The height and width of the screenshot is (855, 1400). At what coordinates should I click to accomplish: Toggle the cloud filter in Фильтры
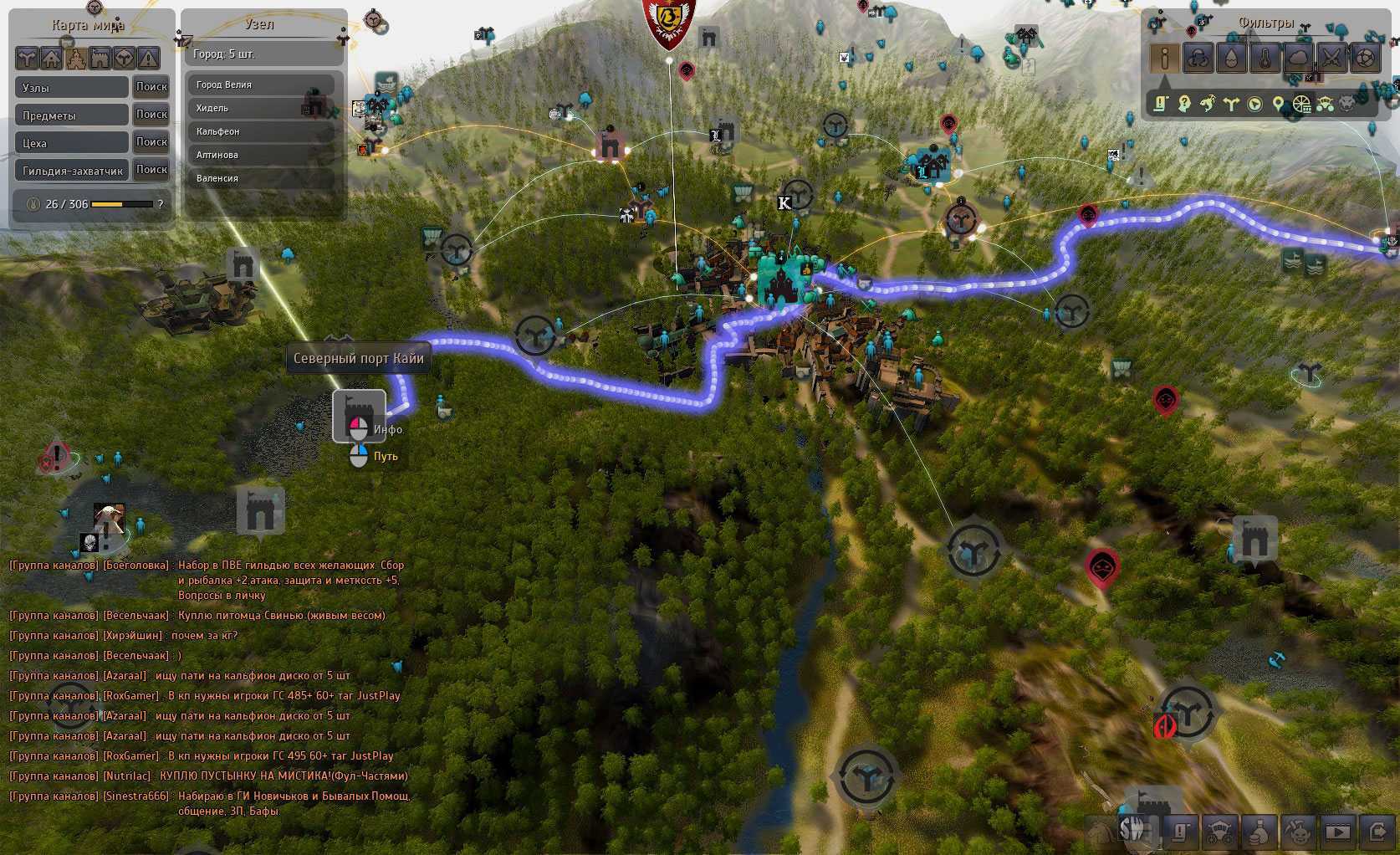1298,58
